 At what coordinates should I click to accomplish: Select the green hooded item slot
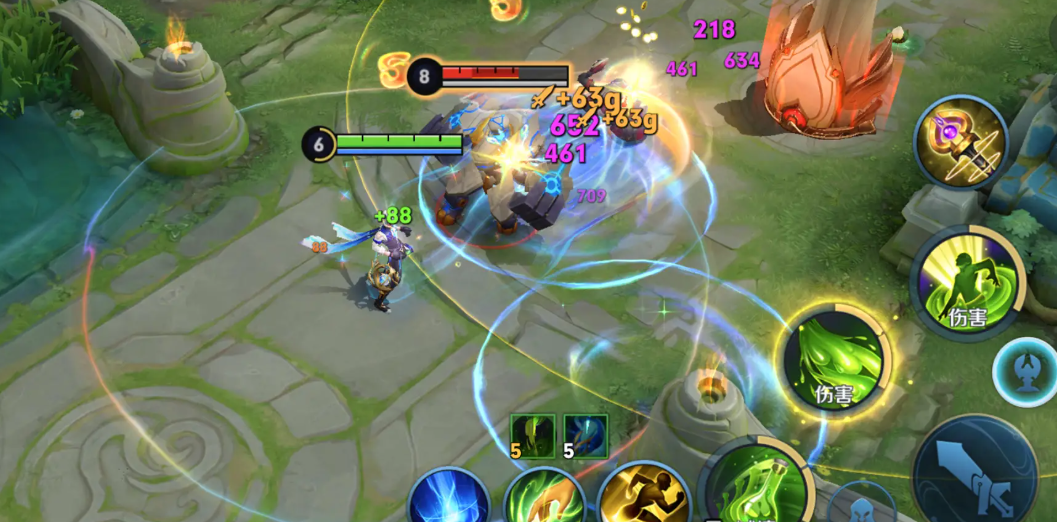tap(533, 436)
